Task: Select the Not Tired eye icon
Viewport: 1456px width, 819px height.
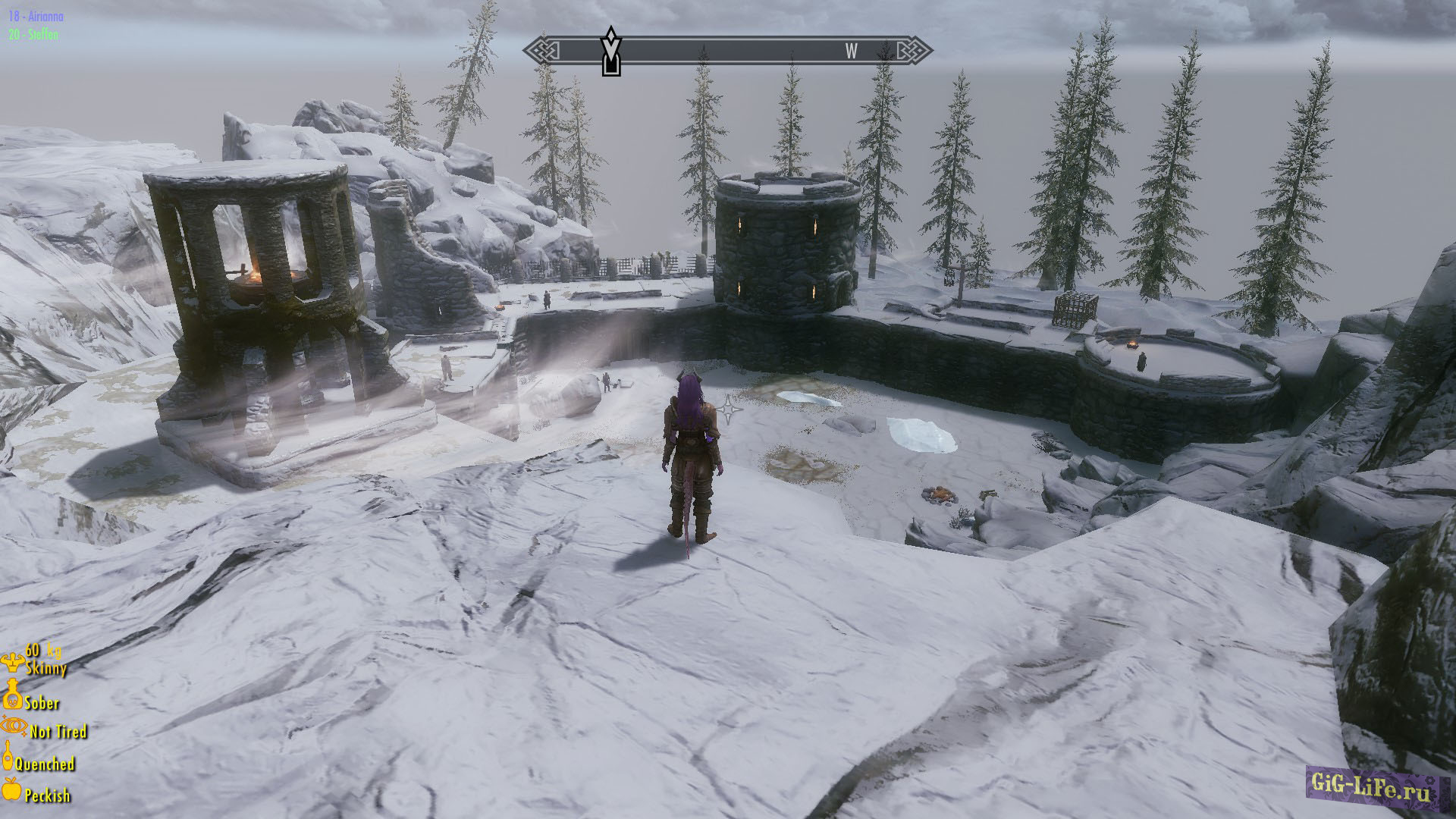Action: [14, 726]
